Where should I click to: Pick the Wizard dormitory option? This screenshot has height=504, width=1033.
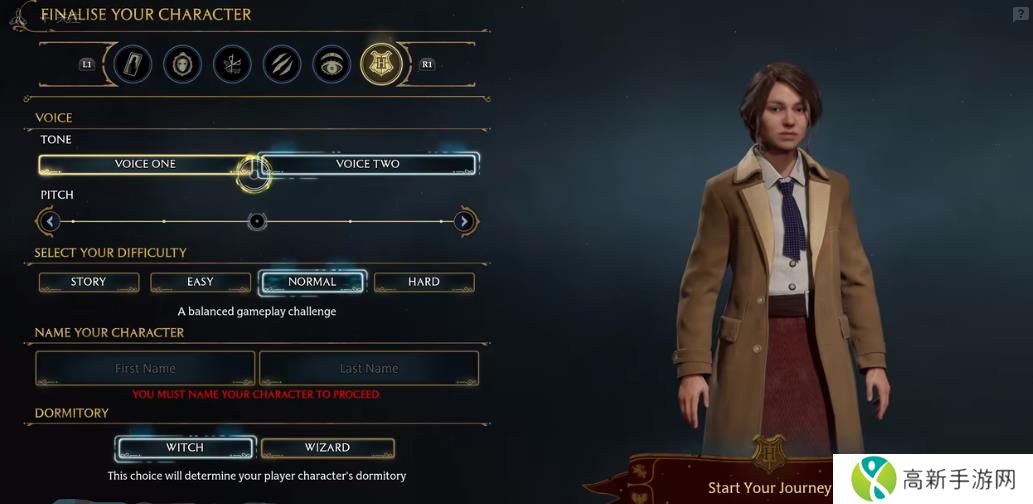(x=327, y=447)
